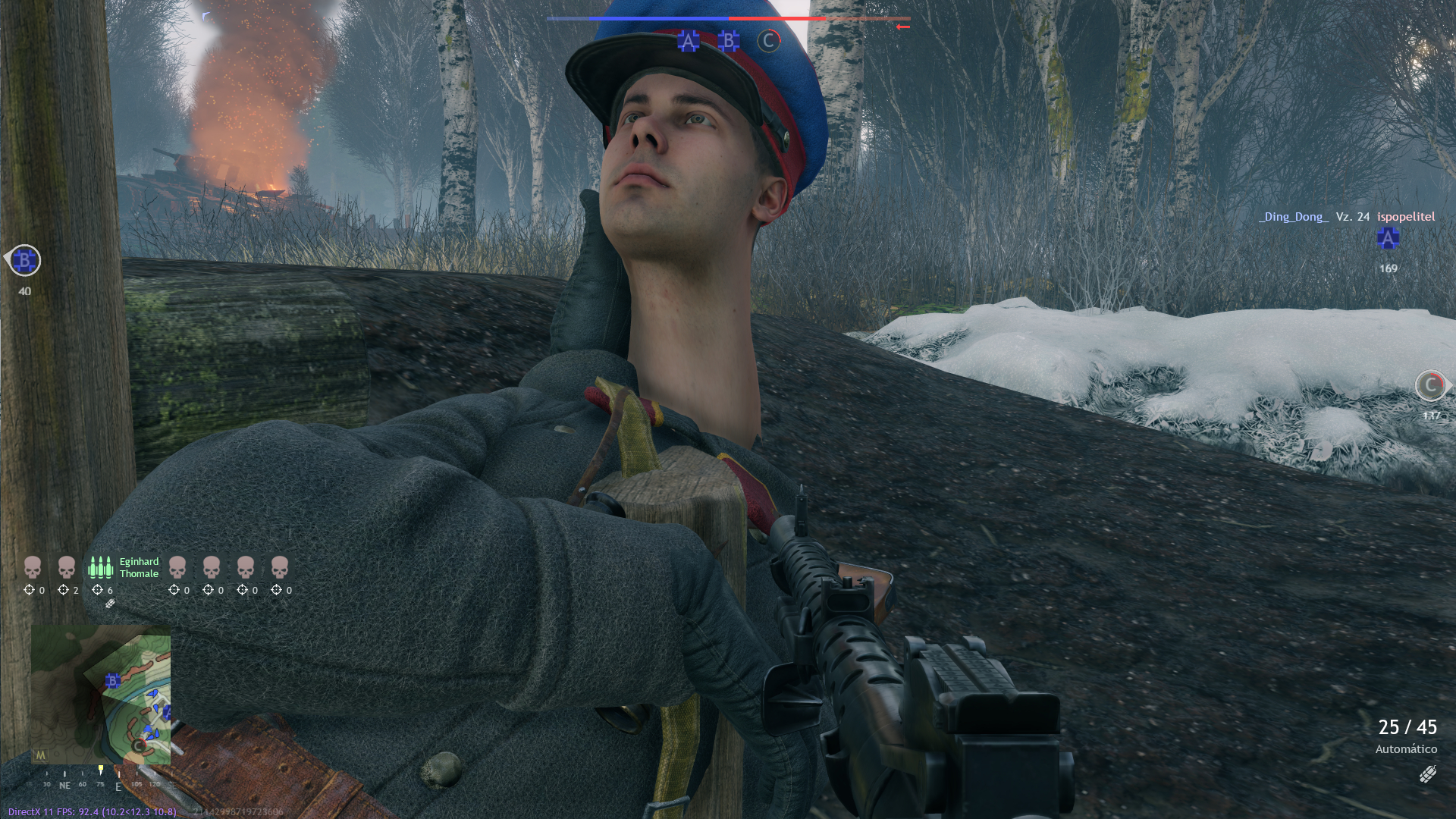Click the B objective marker showing 40 meters
This screenshot has width=1456, height=819.
pyautogui.click(x=24, y=261)
